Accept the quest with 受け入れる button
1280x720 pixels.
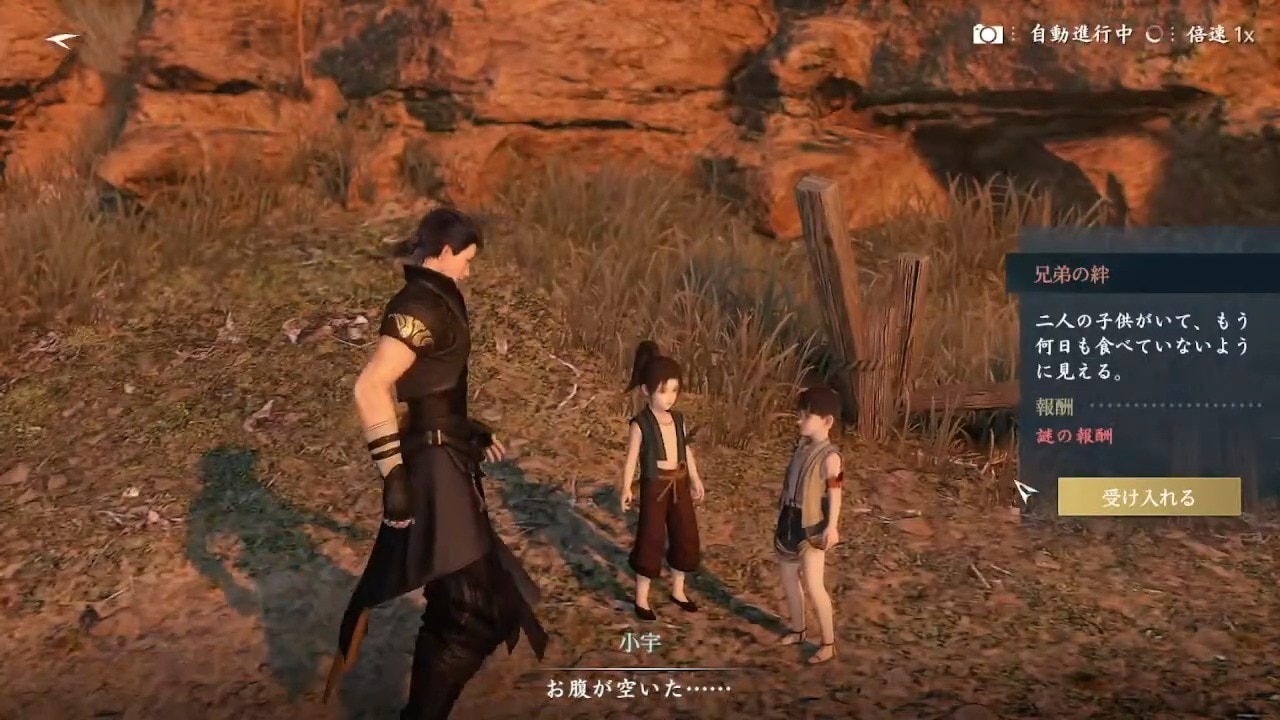click(x=1148, y=497)
